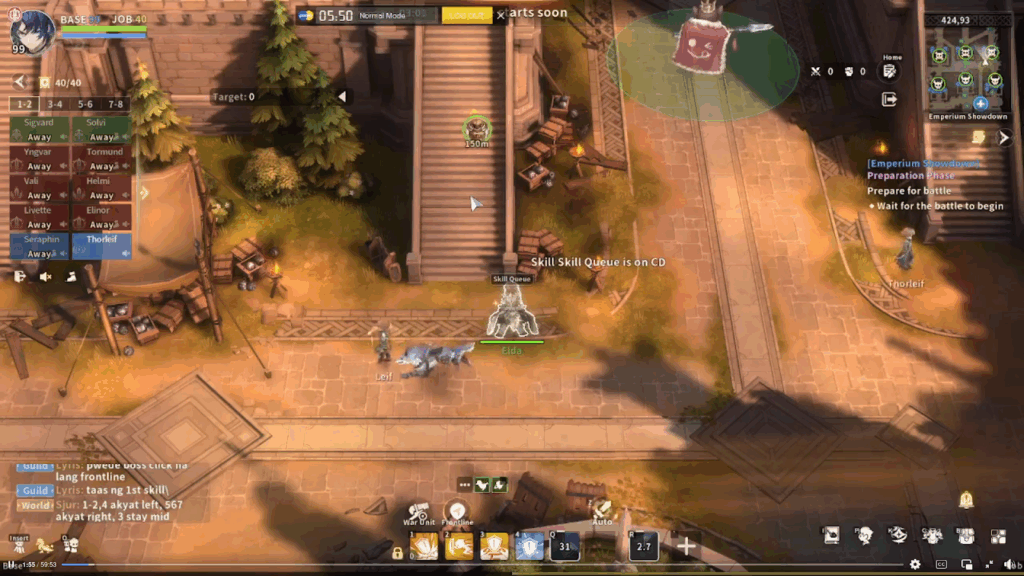Screen dimensions: 1024x576
Task: Choose Thorleif in the raid member list
Action: click(101, 246)
